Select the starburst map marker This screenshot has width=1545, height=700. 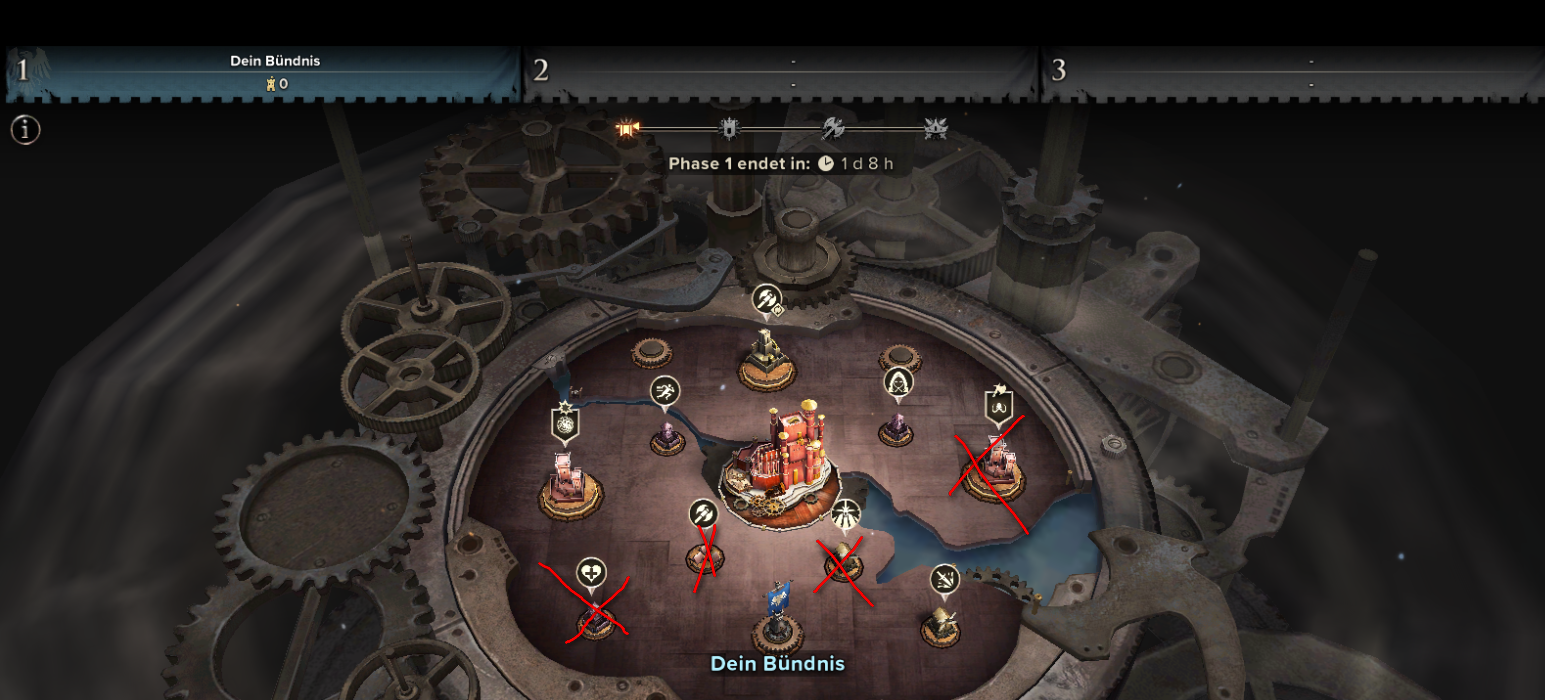(x=845, y=513)
